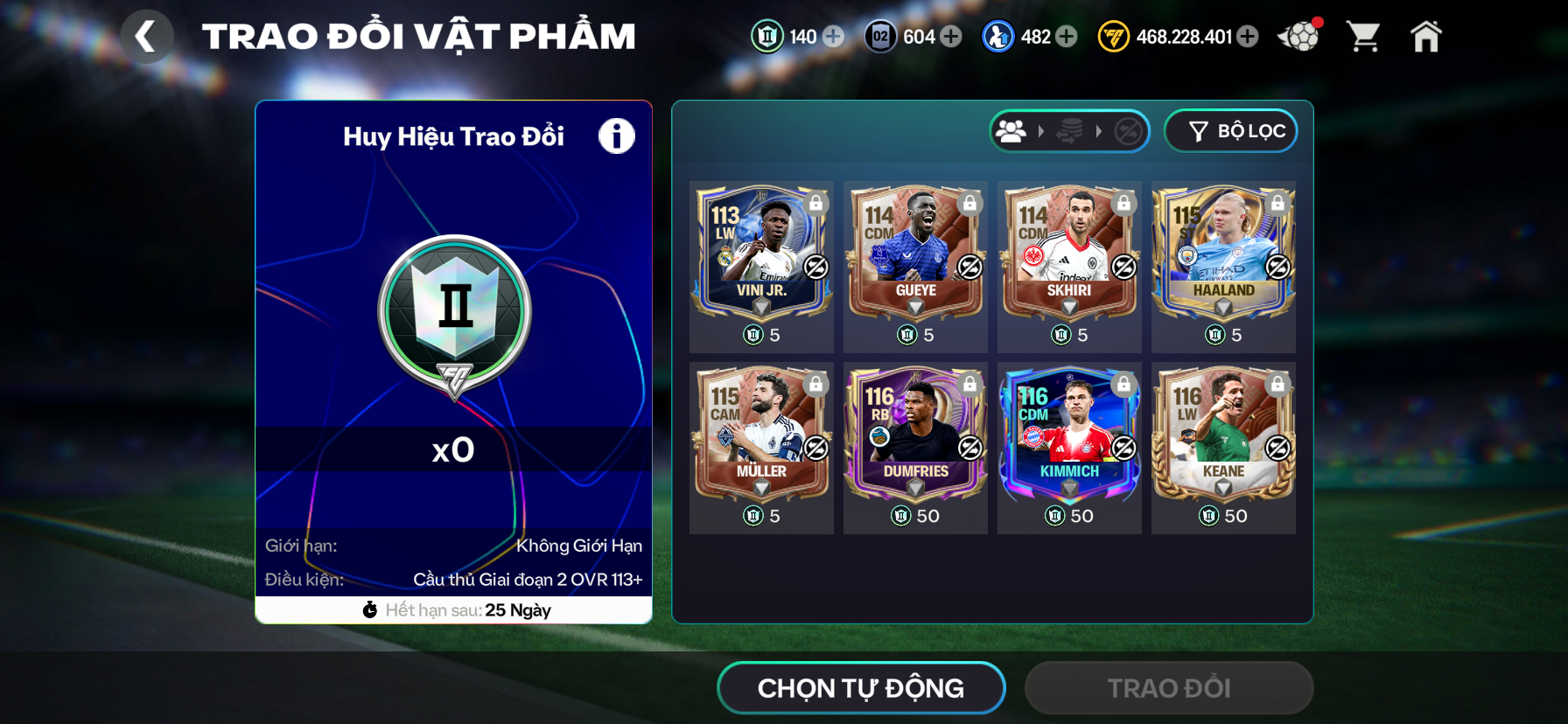The image size is (1568, 724).
Task: Open the BỘ LỌC filter
Action: [x=1231, y=131]
